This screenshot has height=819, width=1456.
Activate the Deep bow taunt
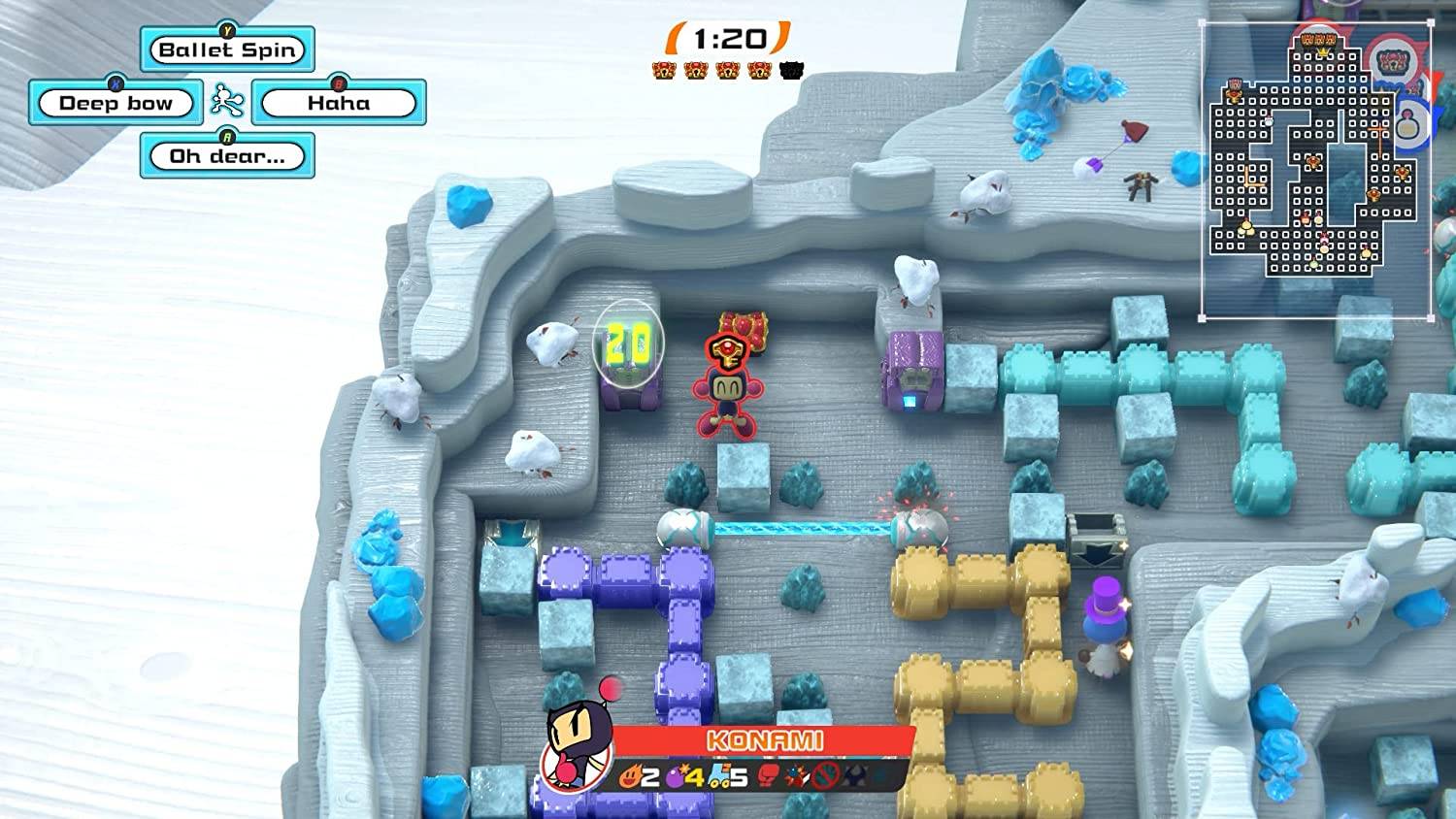pyautogui.click(x=114, y=102)
